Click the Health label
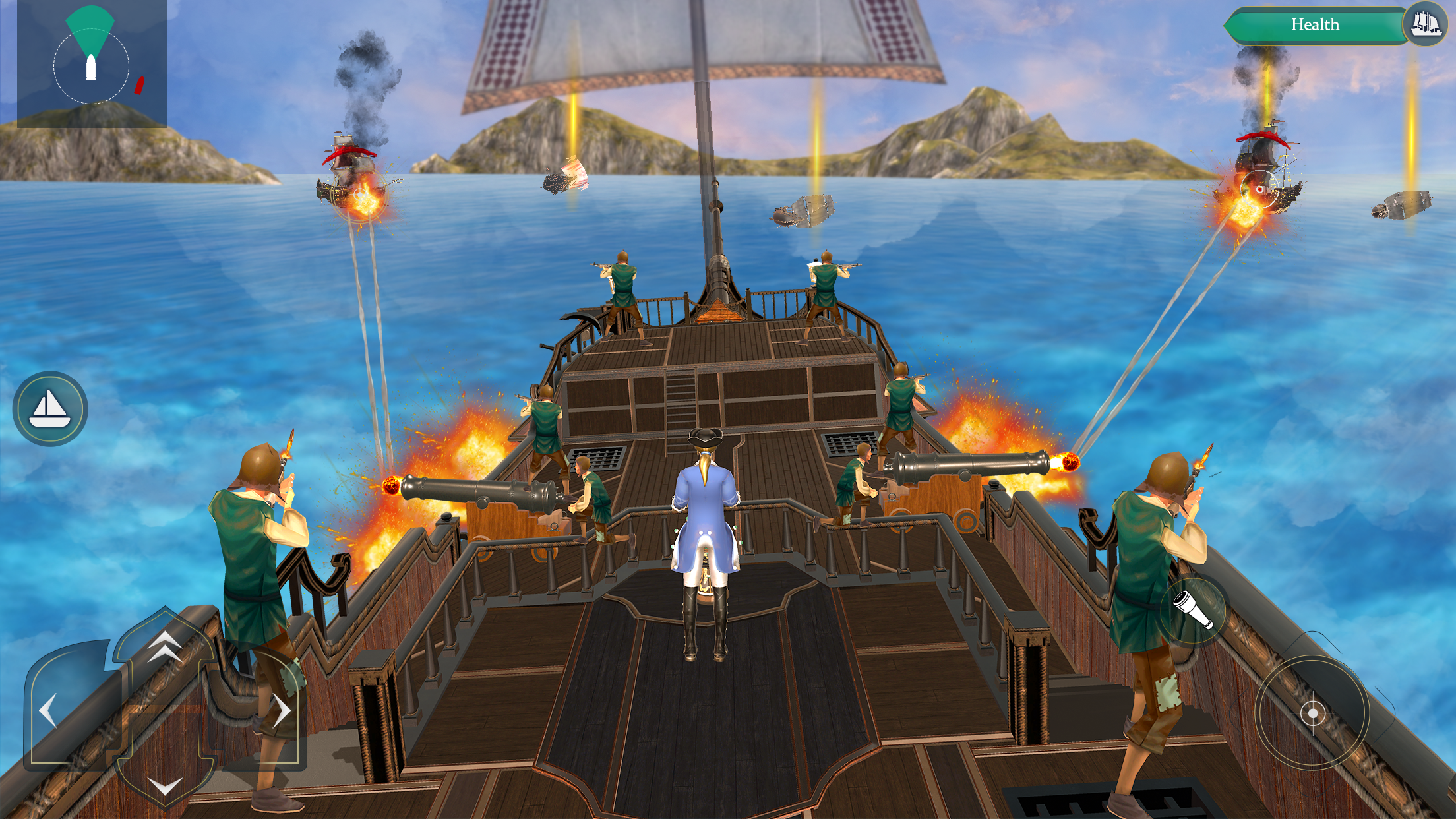Screen dimensions: 1456x819 (x=1317, y=24)
